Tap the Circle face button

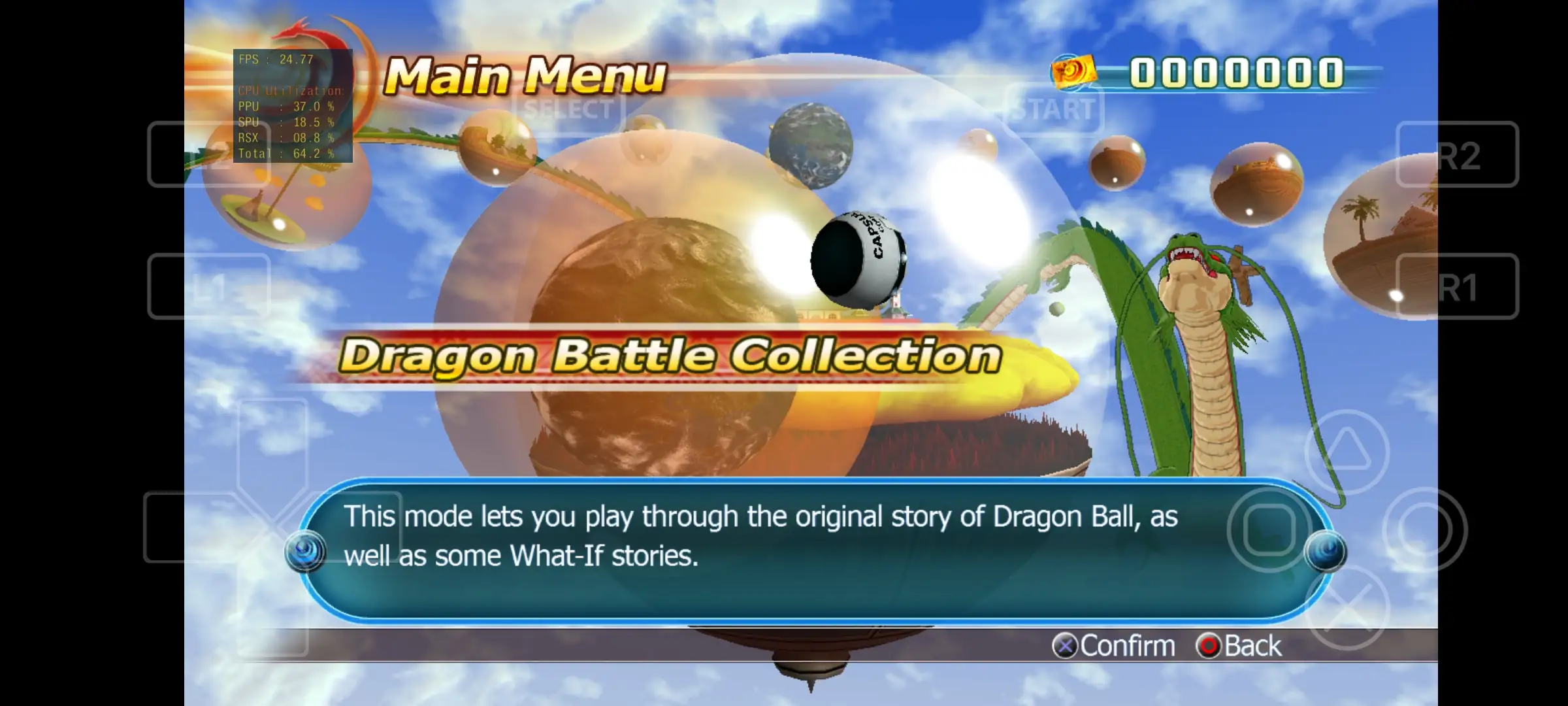[1426, 526]
